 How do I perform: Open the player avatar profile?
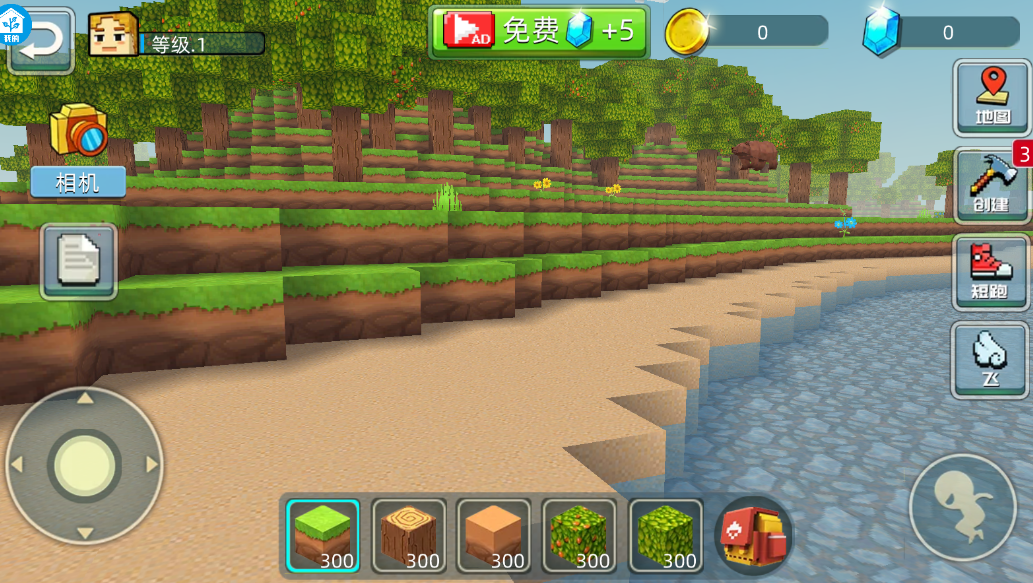tap(113, 36)
